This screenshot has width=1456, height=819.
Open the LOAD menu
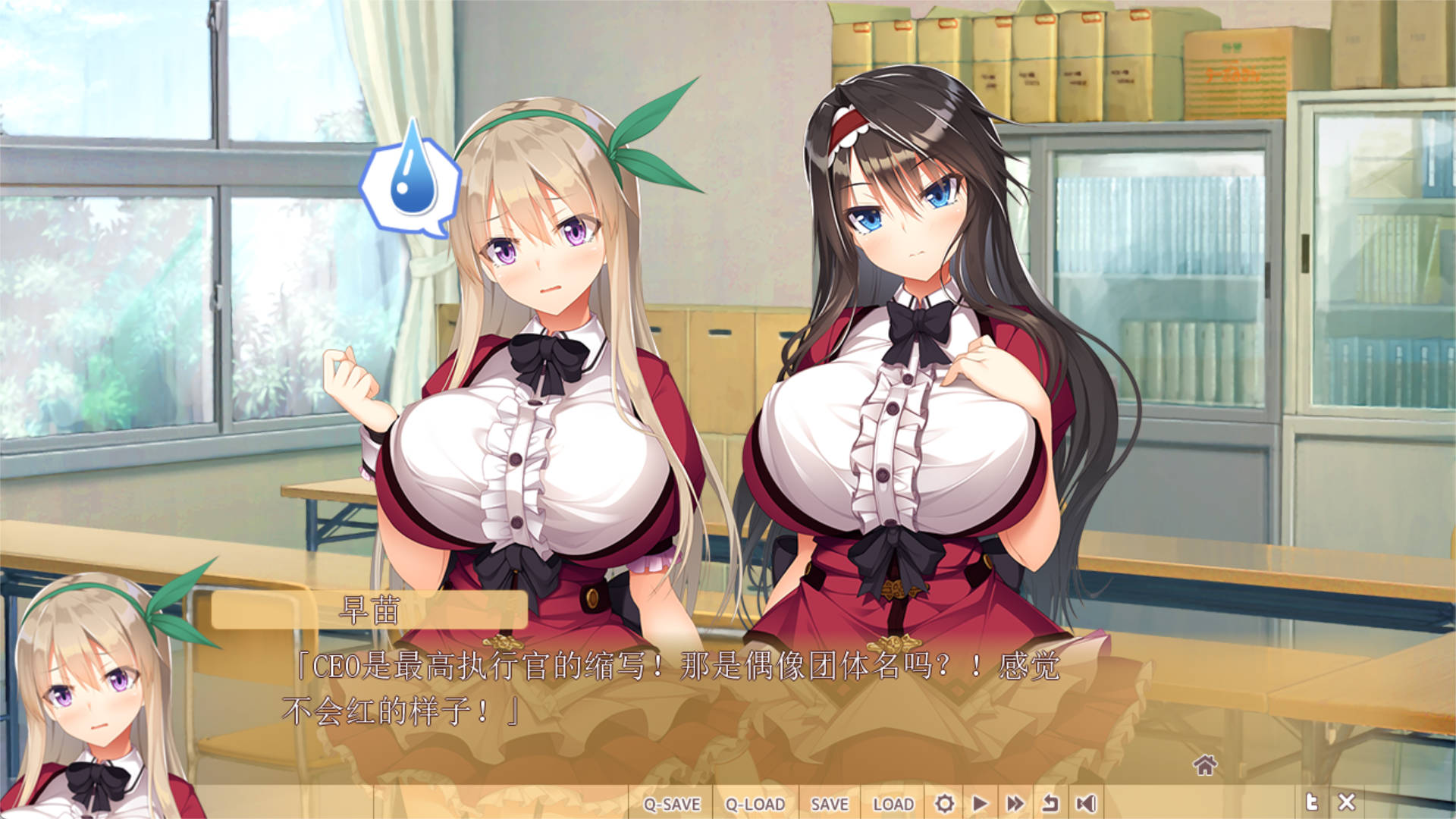click(893, 804)
